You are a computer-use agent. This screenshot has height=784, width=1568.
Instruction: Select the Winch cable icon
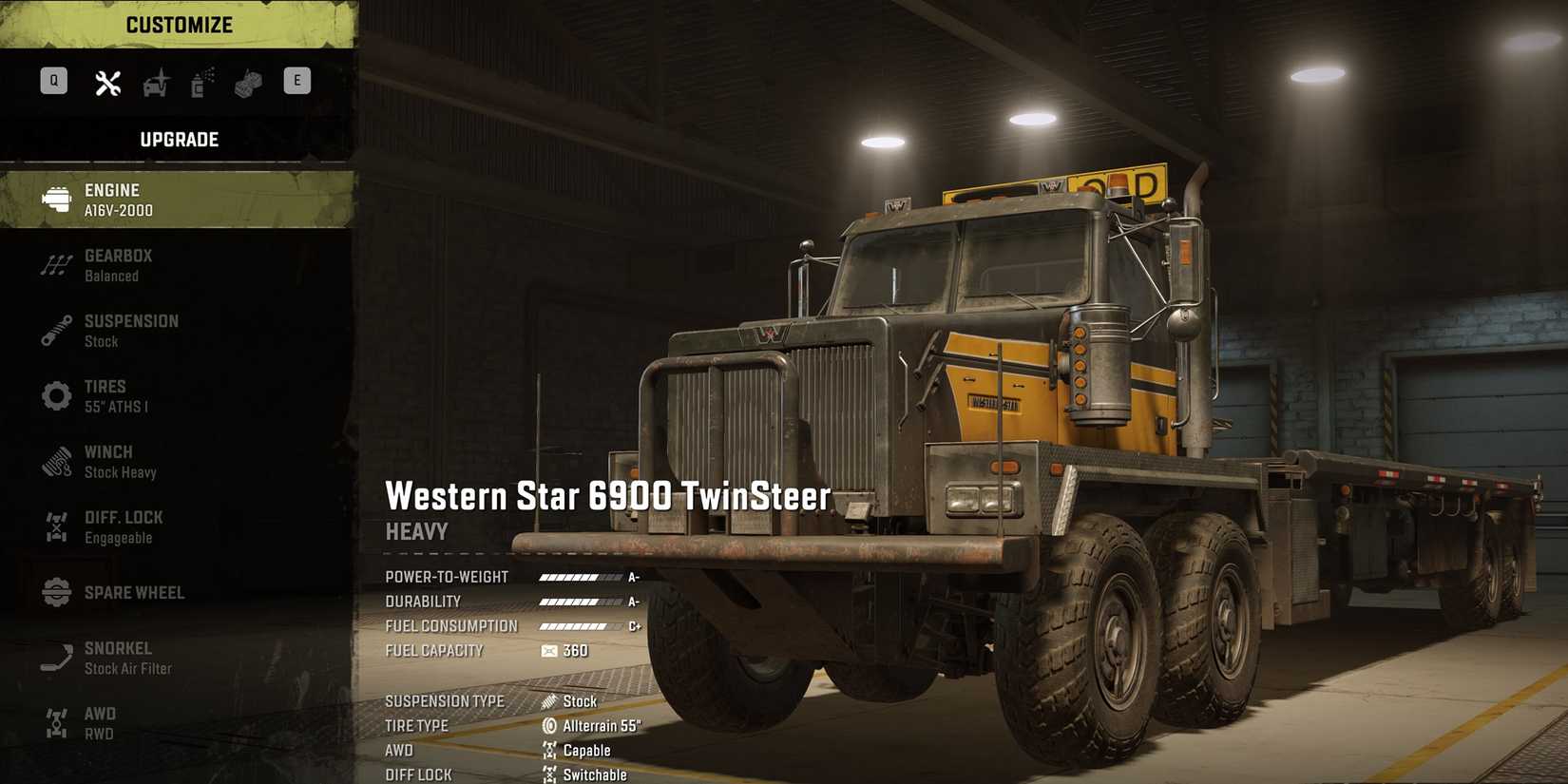tap(55, 461)
